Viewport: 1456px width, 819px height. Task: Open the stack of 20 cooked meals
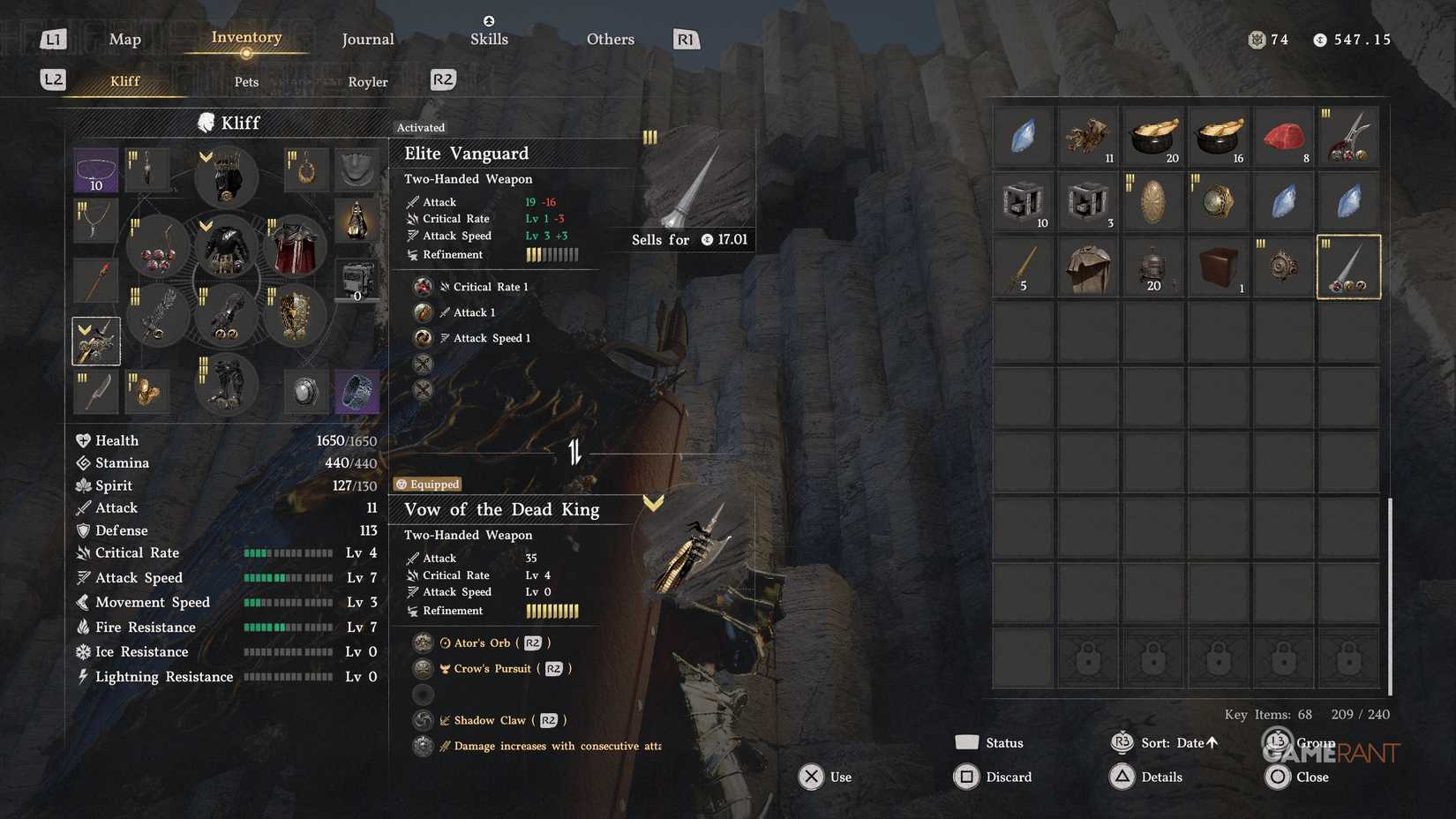pyautogui.click(x=1153, y=135)
